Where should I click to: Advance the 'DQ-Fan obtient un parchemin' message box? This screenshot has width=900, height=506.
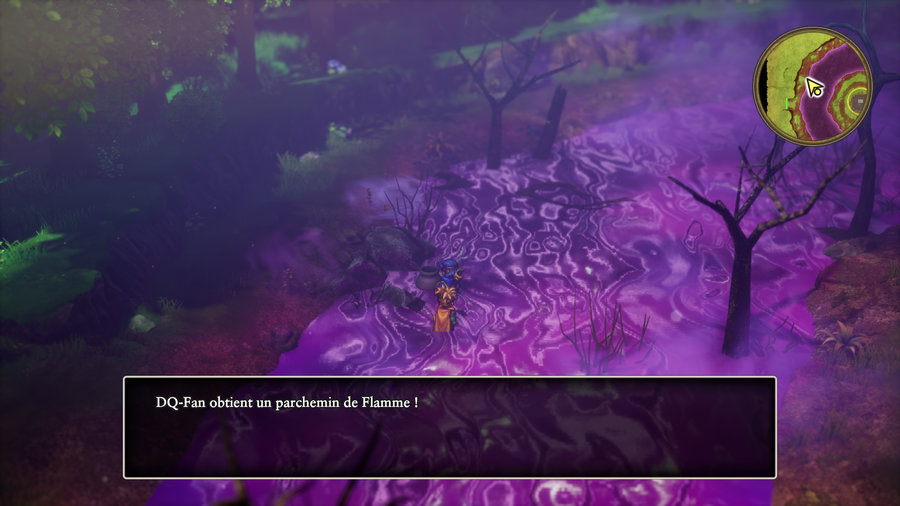pyautogui.click(x=450, y=427)
